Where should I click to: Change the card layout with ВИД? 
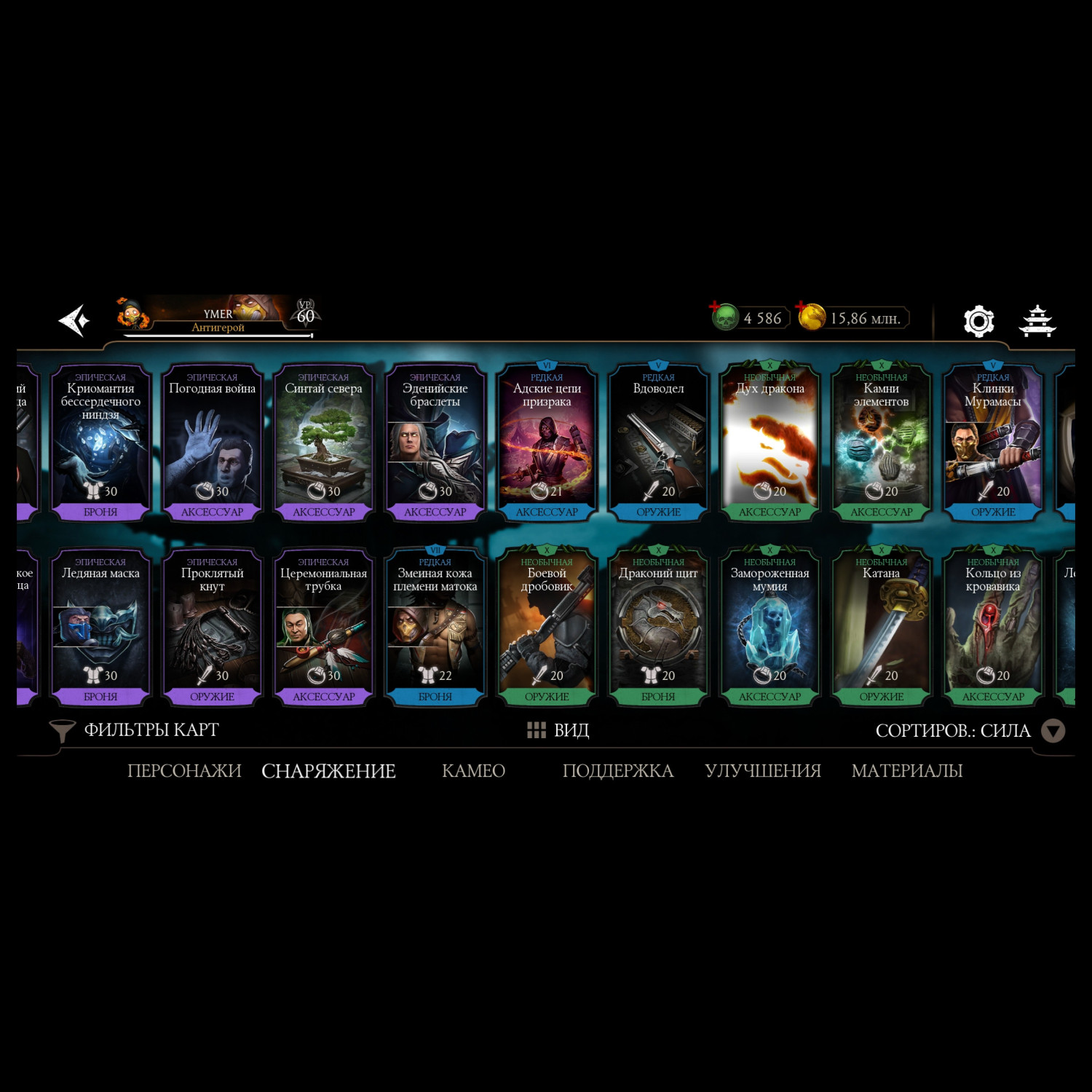pos(558,730)
